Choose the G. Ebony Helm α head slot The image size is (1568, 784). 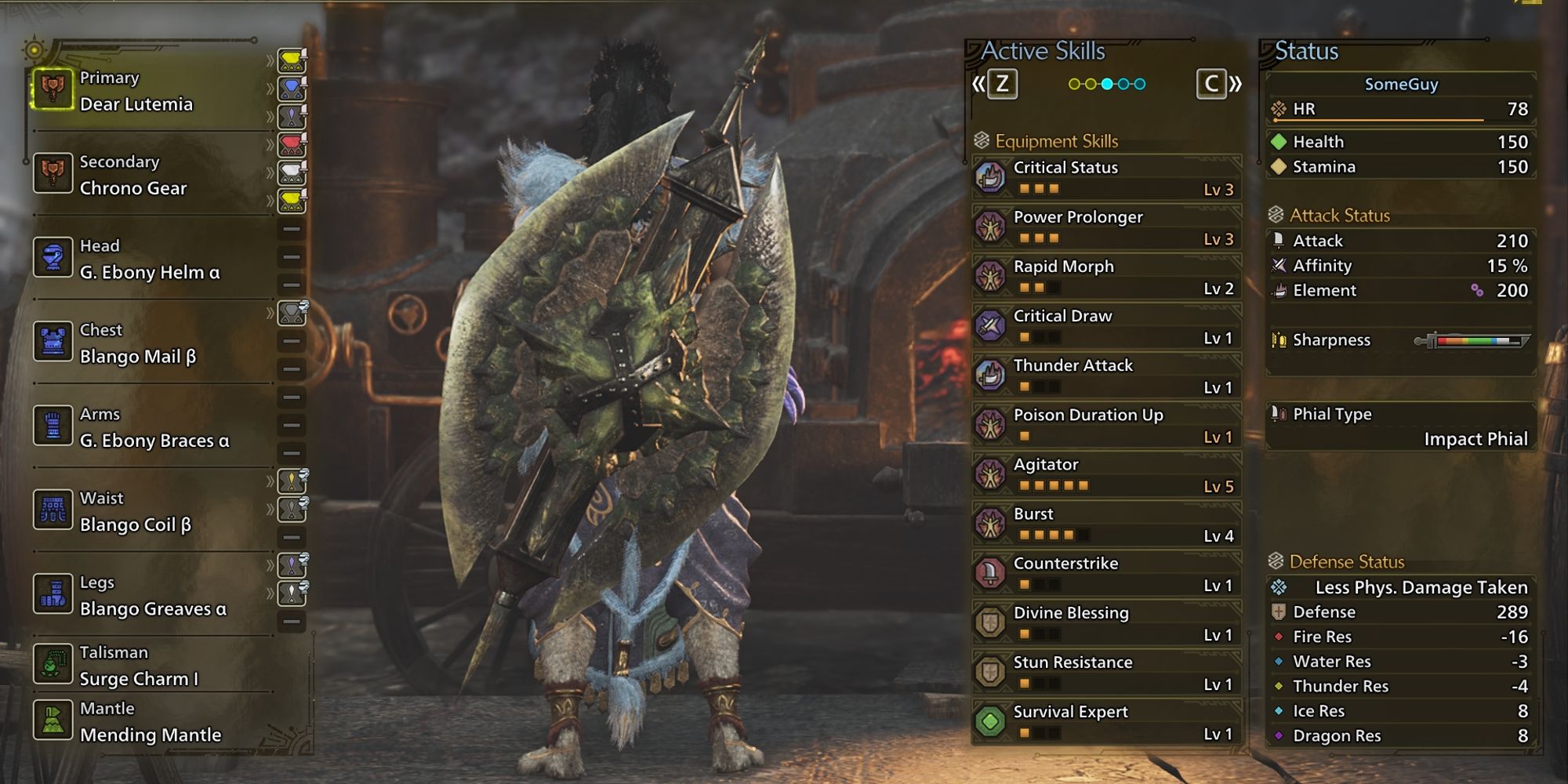click(x=149, y=260)
